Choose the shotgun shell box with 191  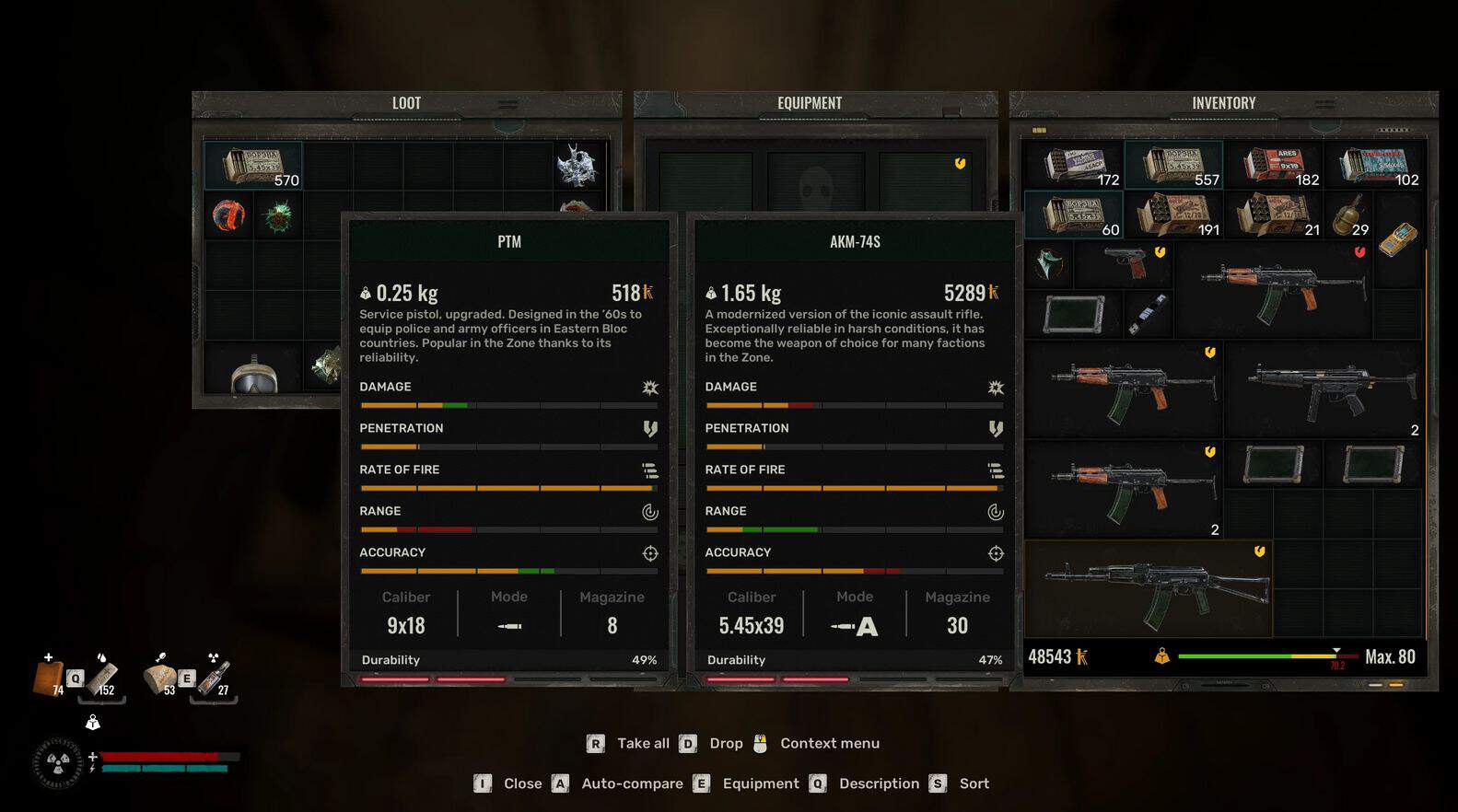1172,215
